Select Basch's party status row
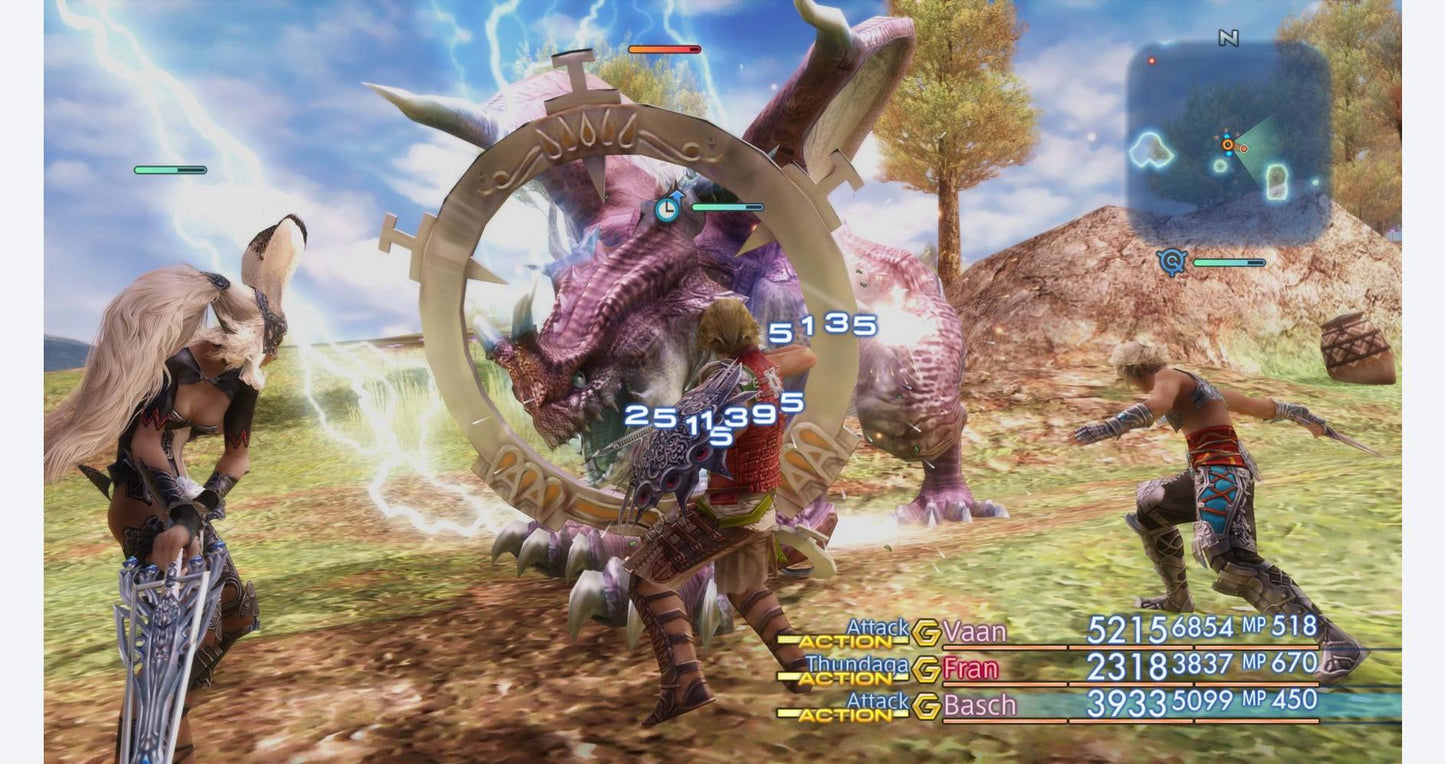This screenshot has height=764, width=1445. point(1130,704)
